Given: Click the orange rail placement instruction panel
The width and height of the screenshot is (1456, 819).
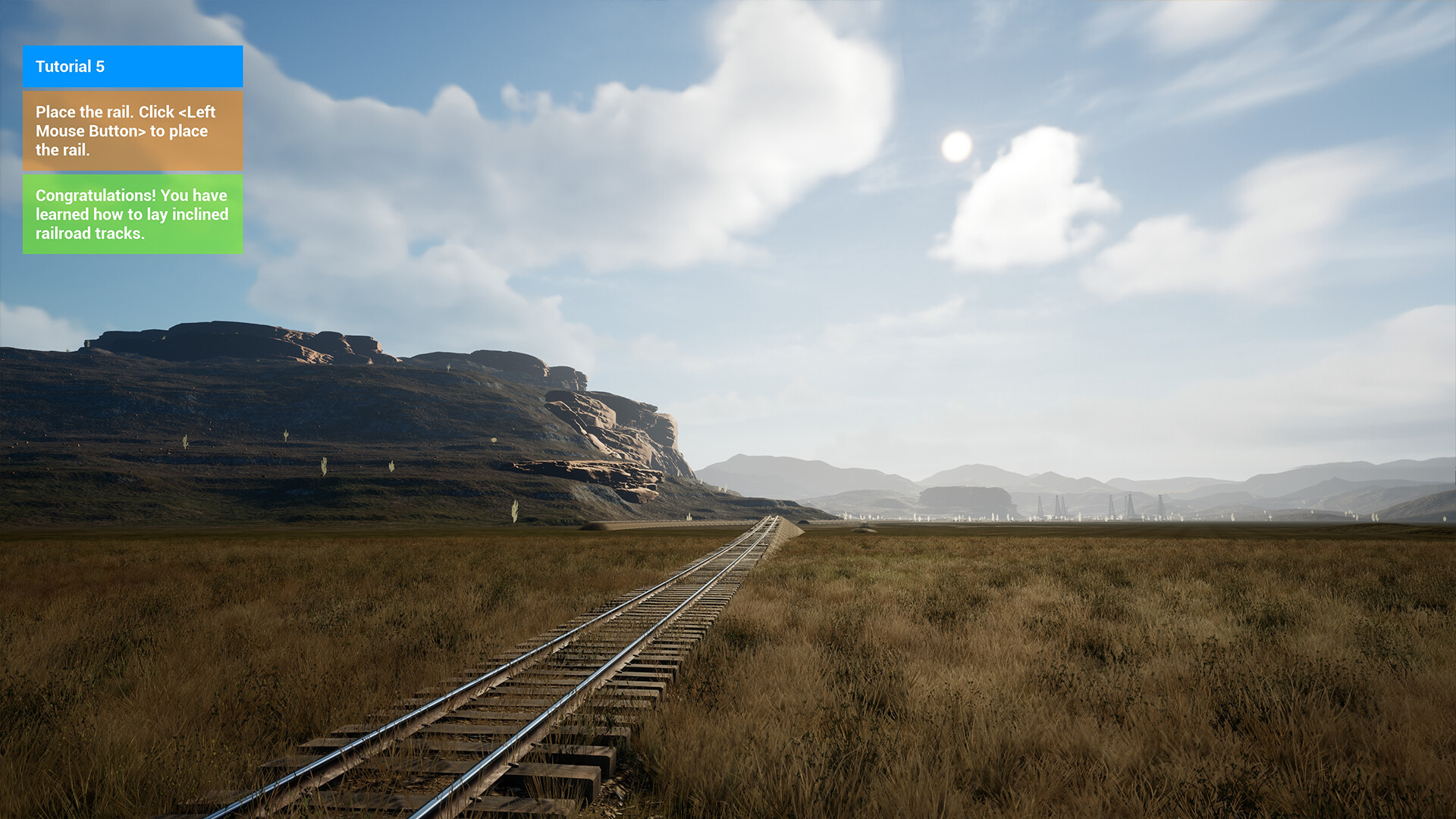Looking at the screenshot, I should coord(133,130).
